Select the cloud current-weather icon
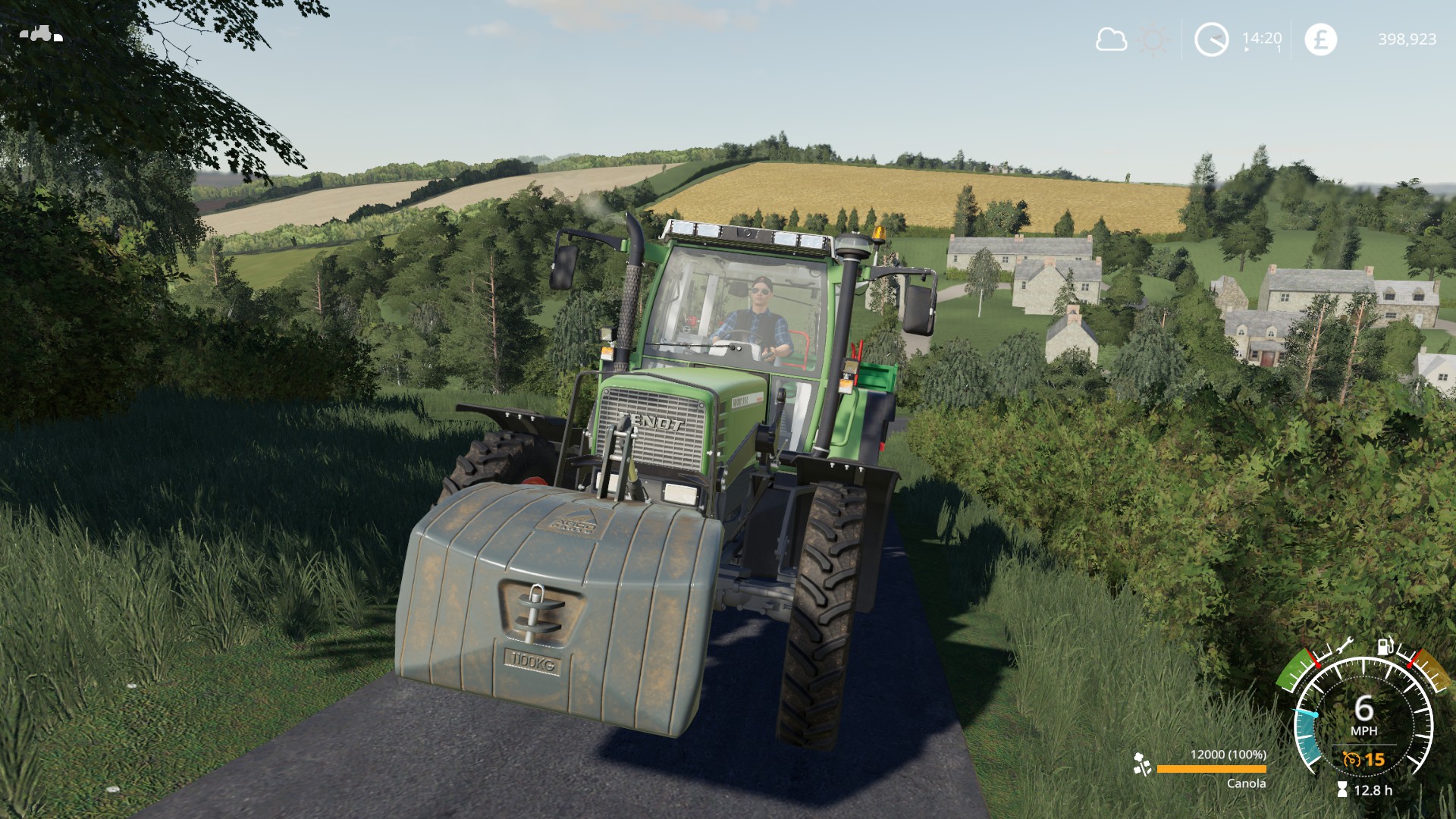This screenshot has height=819, width=1456. tap(1111, 39)
